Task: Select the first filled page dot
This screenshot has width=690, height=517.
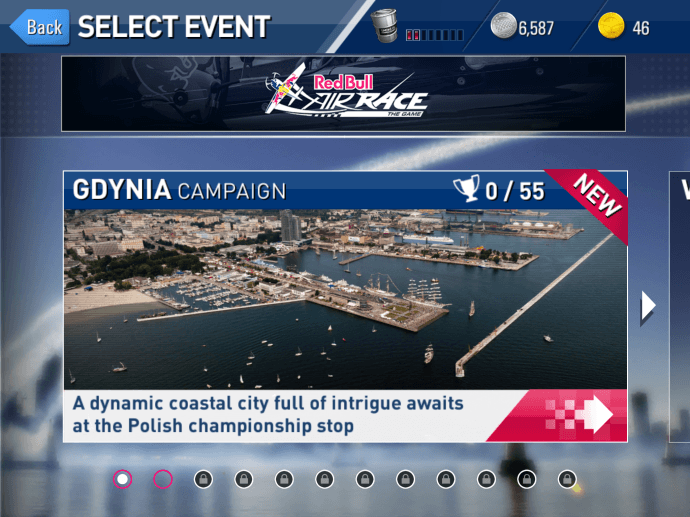Action: click(x=123, y=479)
